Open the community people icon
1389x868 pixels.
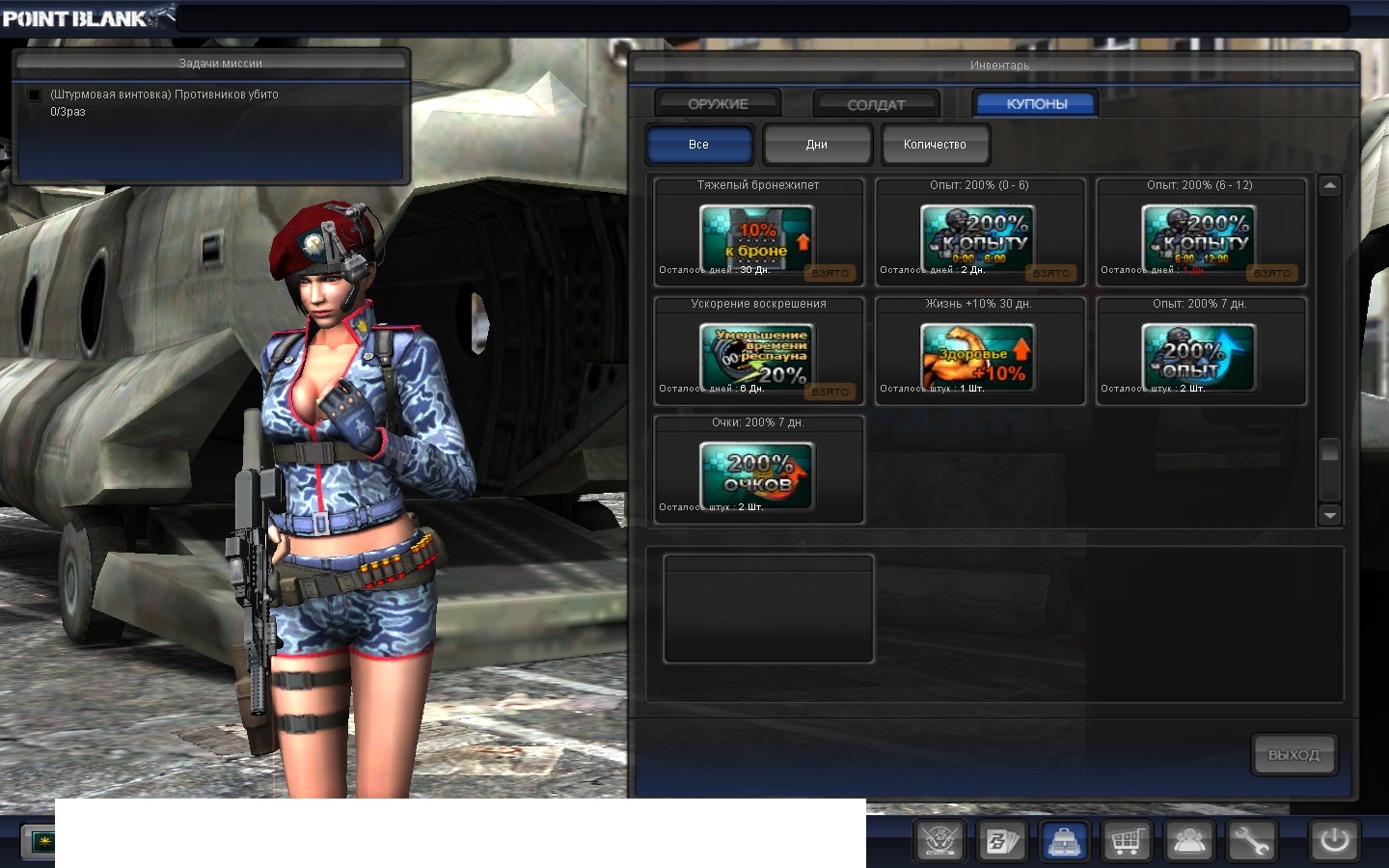[1189, 842]
